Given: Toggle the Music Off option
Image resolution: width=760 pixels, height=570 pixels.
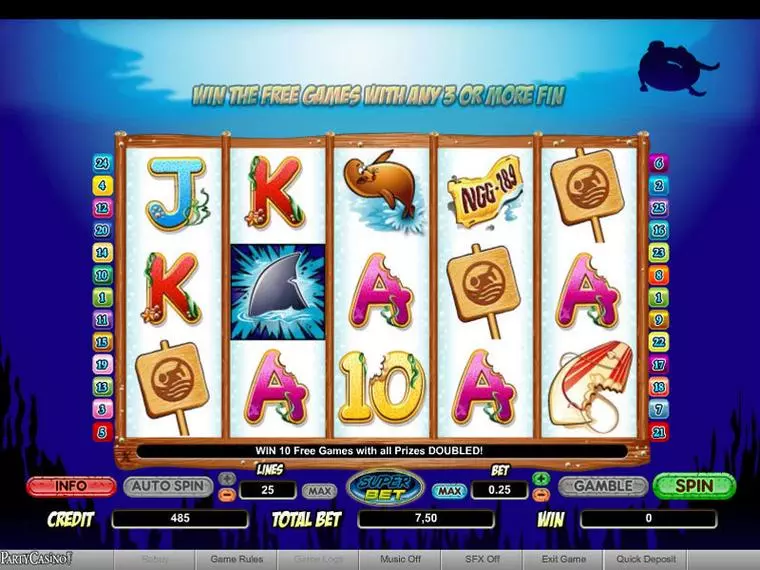Looking at the screenshot, I should point(400,559).
